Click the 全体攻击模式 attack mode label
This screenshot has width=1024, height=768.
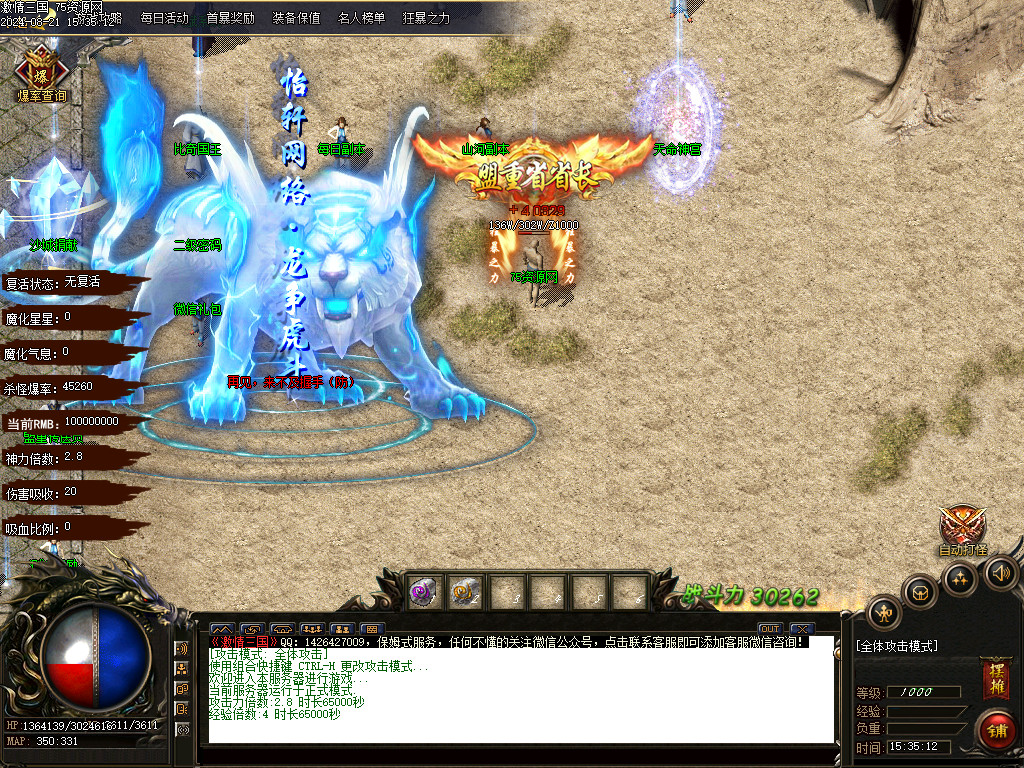click(897, 646)
